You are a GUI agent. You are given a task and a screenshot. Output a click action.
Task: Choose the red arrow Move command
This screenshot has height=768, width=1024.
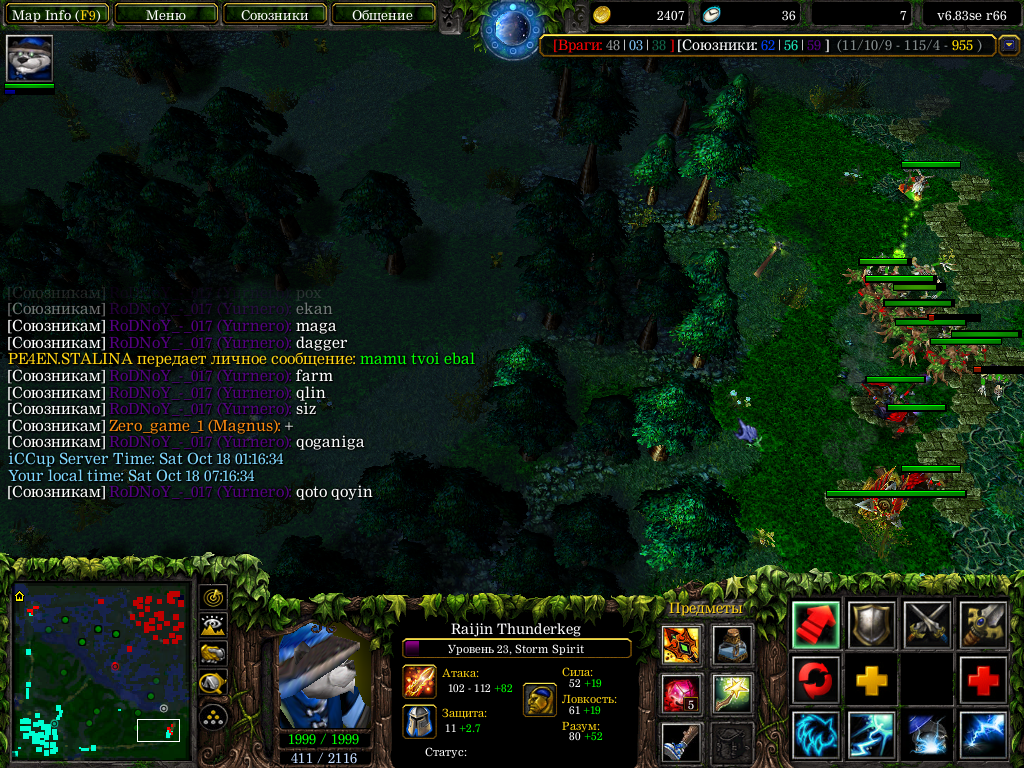click(816, 625)
